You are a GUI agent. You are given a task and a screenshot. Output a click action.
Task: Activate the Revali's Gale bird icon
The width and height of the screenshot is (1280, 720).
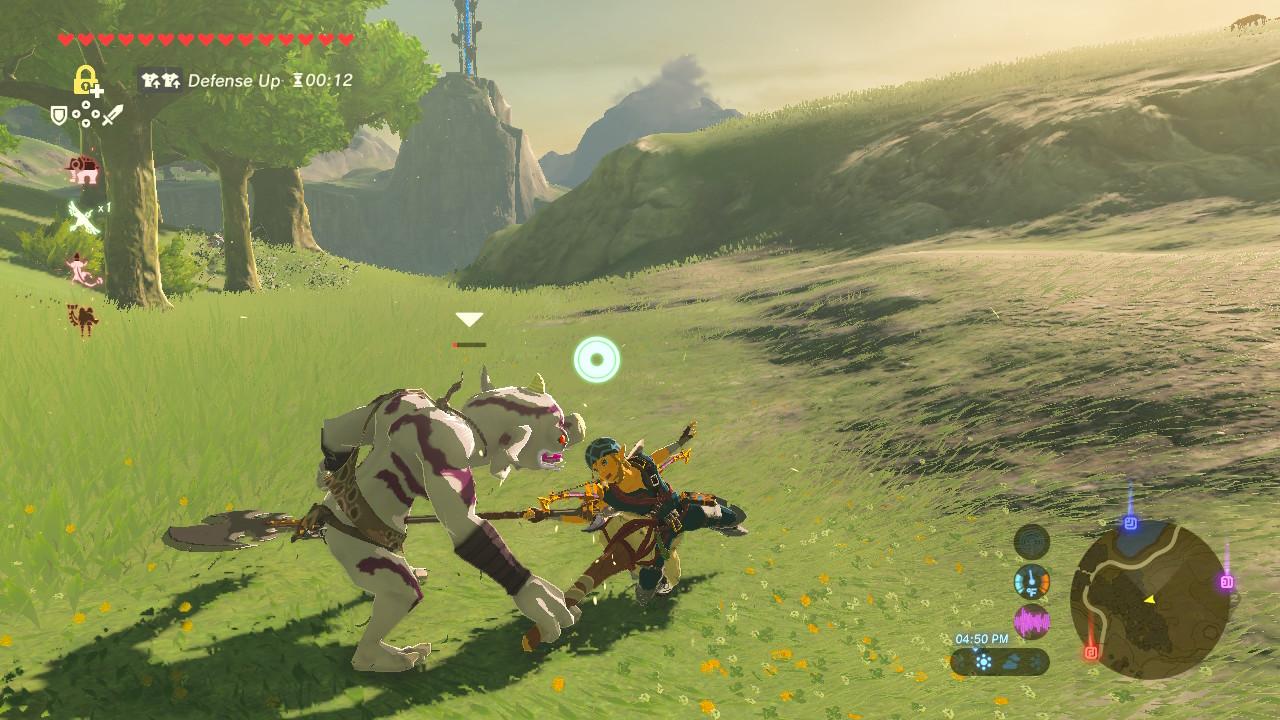tap(83, 215)
